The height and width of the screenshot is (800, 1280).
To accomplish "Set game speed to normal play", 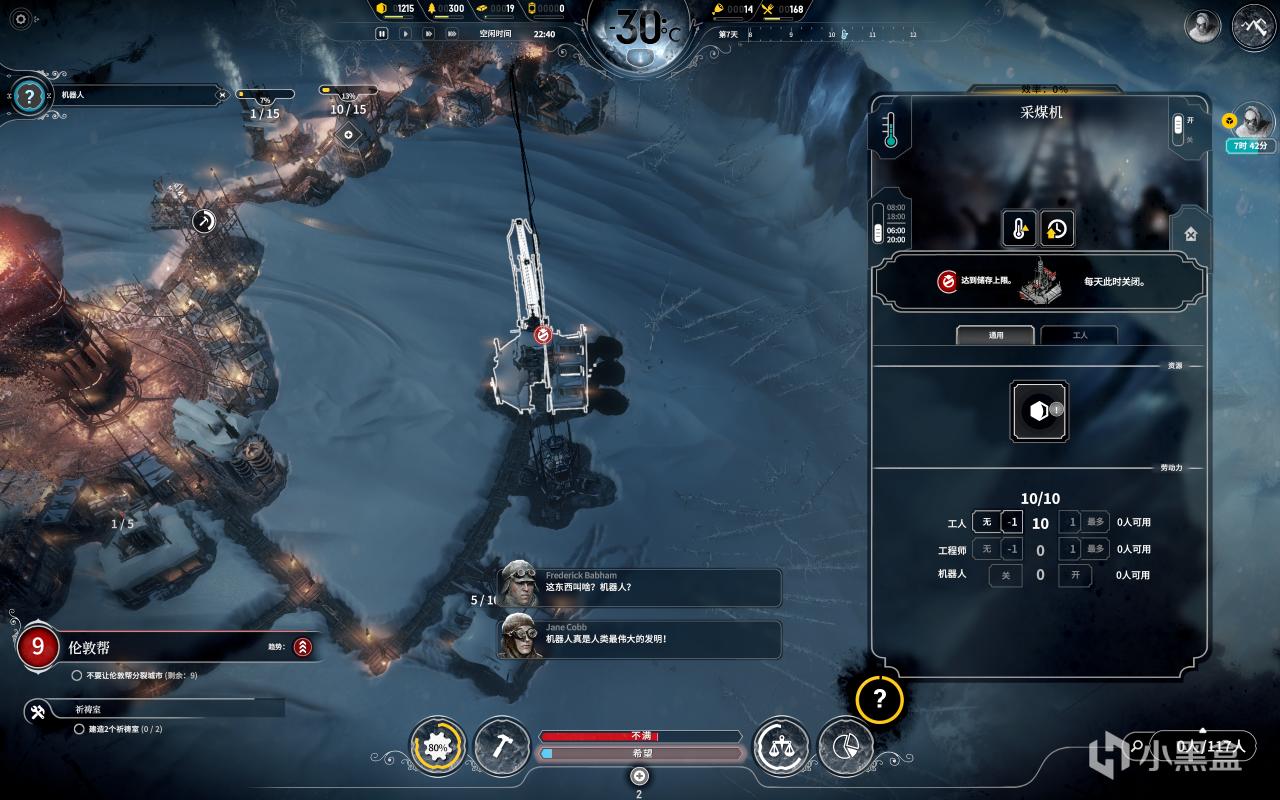I will pos(405,33).
